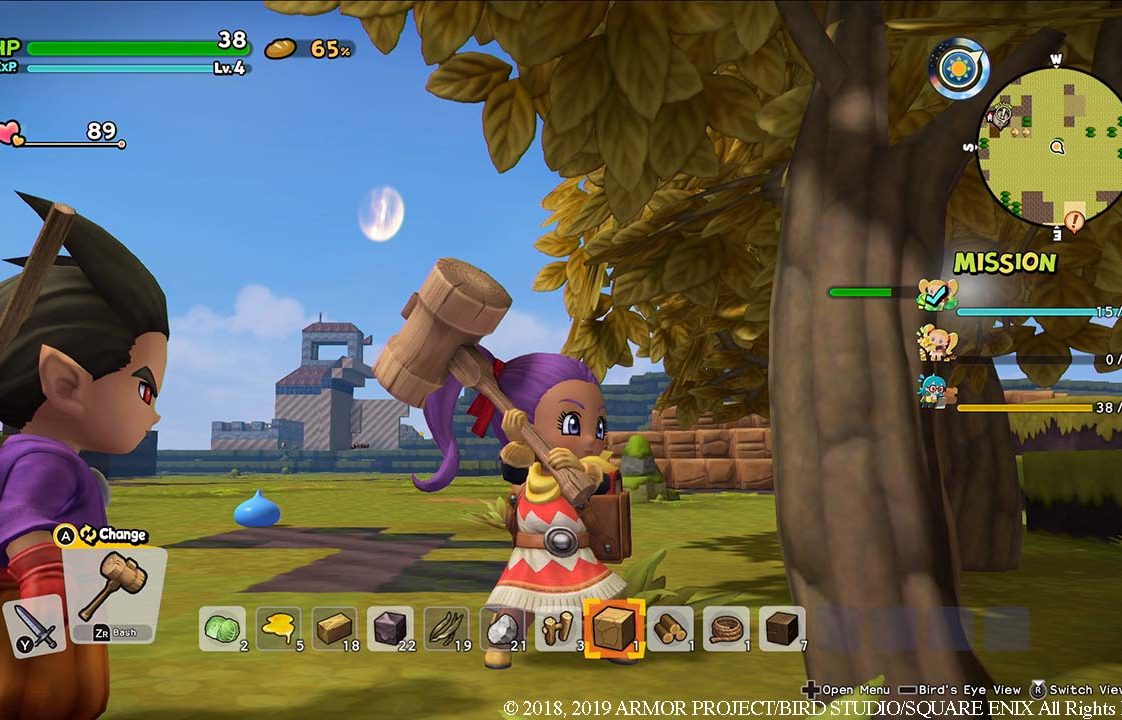The height and width of the screenshot is (720, 1122).
Task: Click the wooden hammer Bash tool icon
Action: 112,587
